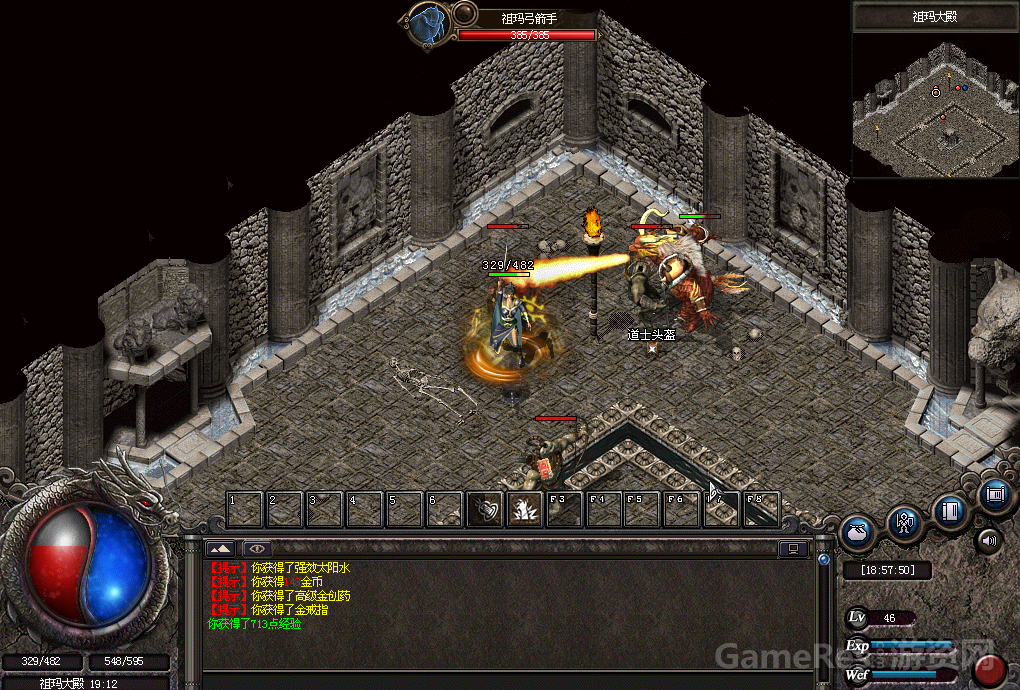
Task: Select the empty F3 hotkey slot
Action: click(564, 509)
